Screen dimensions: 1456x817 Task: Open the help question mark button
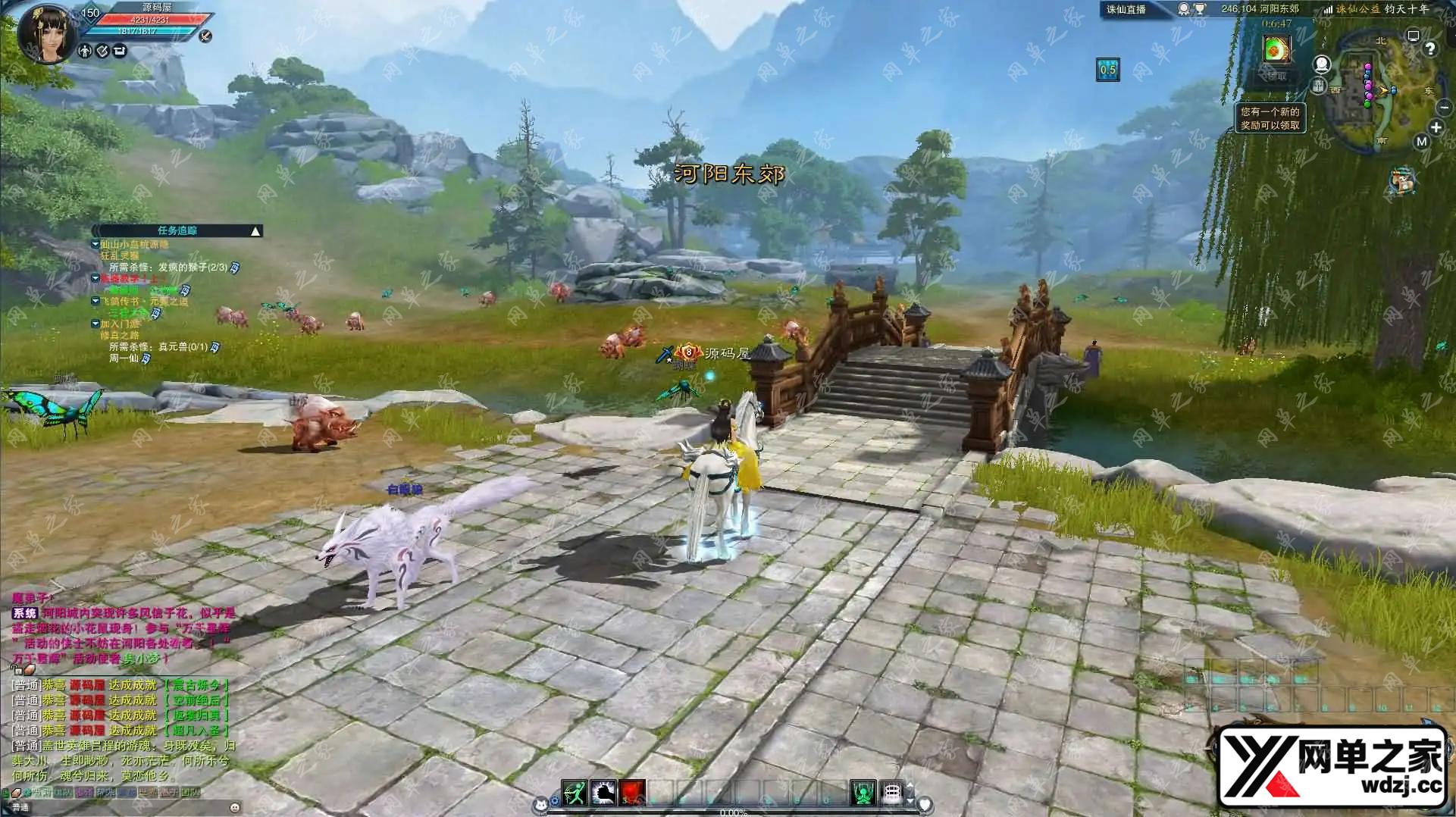(x=1429, y=49)
